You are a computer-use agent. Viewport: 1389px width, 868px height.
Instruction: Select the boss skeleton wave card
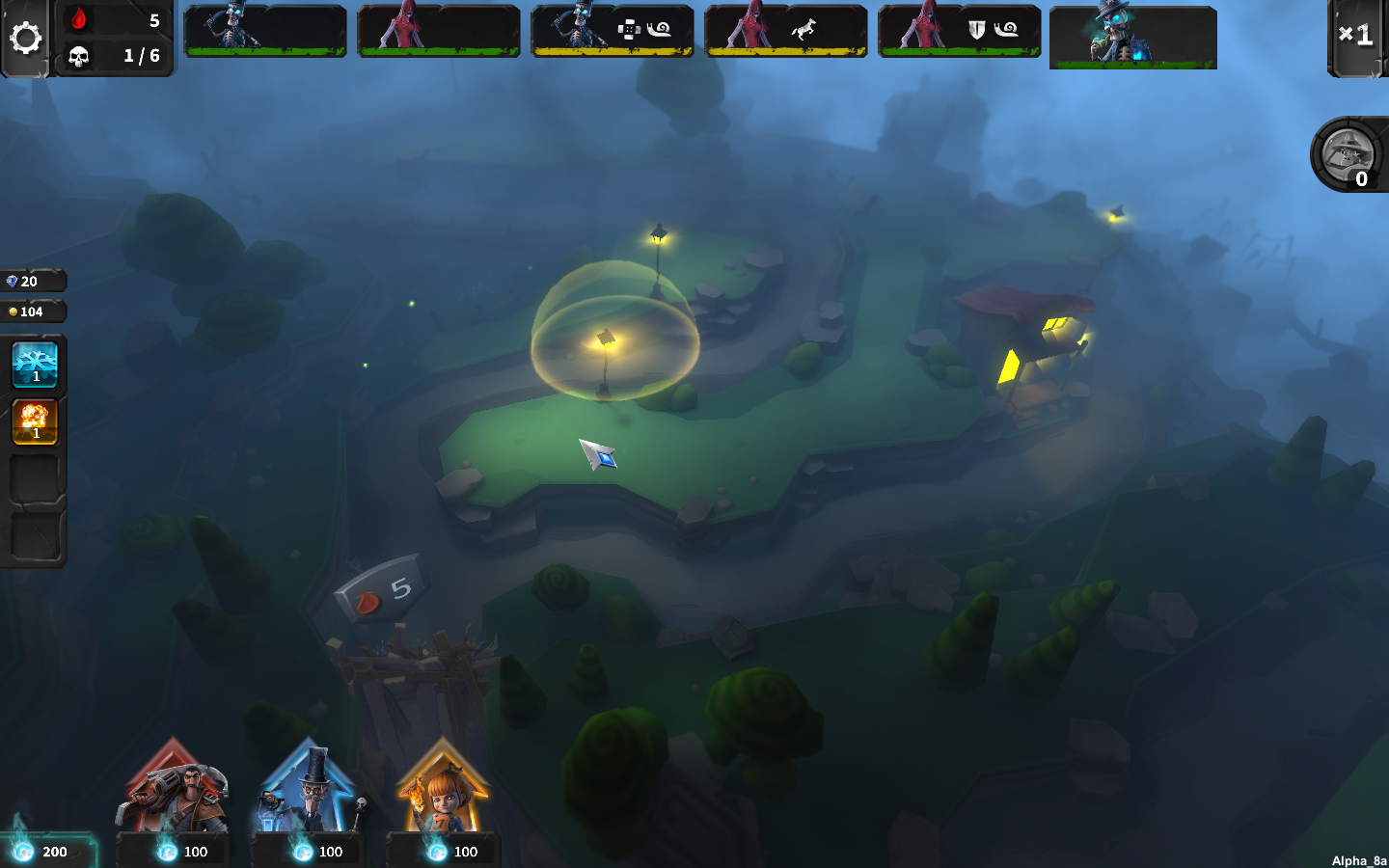click(1132, 37)
